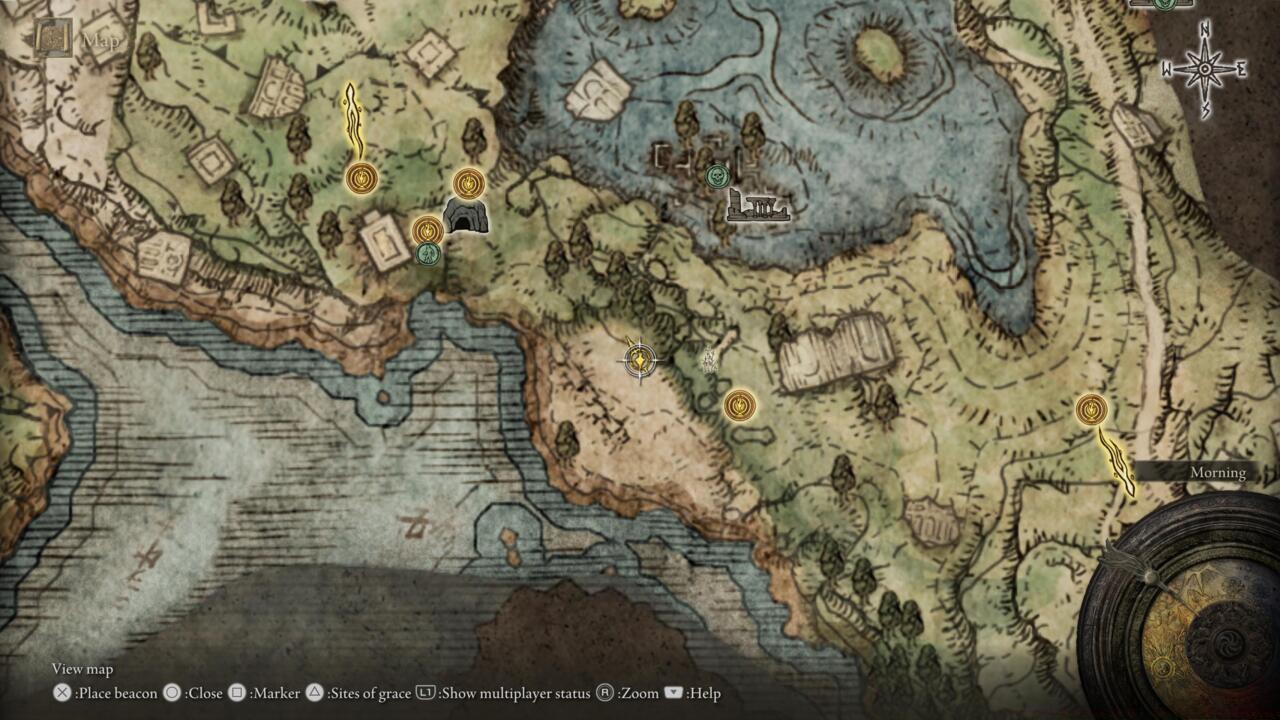This screenshot has width=1280, height=720.
Task: Place a beacon using the bottom bar option
Action: tap(108, 693)
